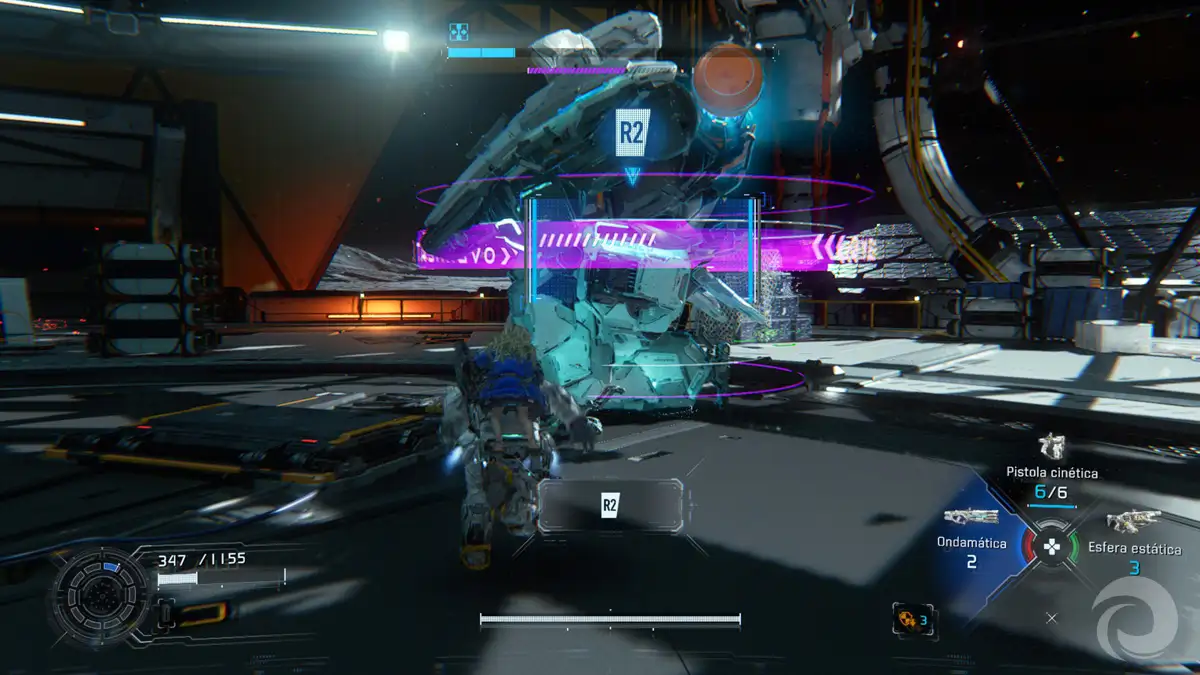Select the Pistola cinética weapon slot
1200x675 pixels.
(x=1051, y=448)
